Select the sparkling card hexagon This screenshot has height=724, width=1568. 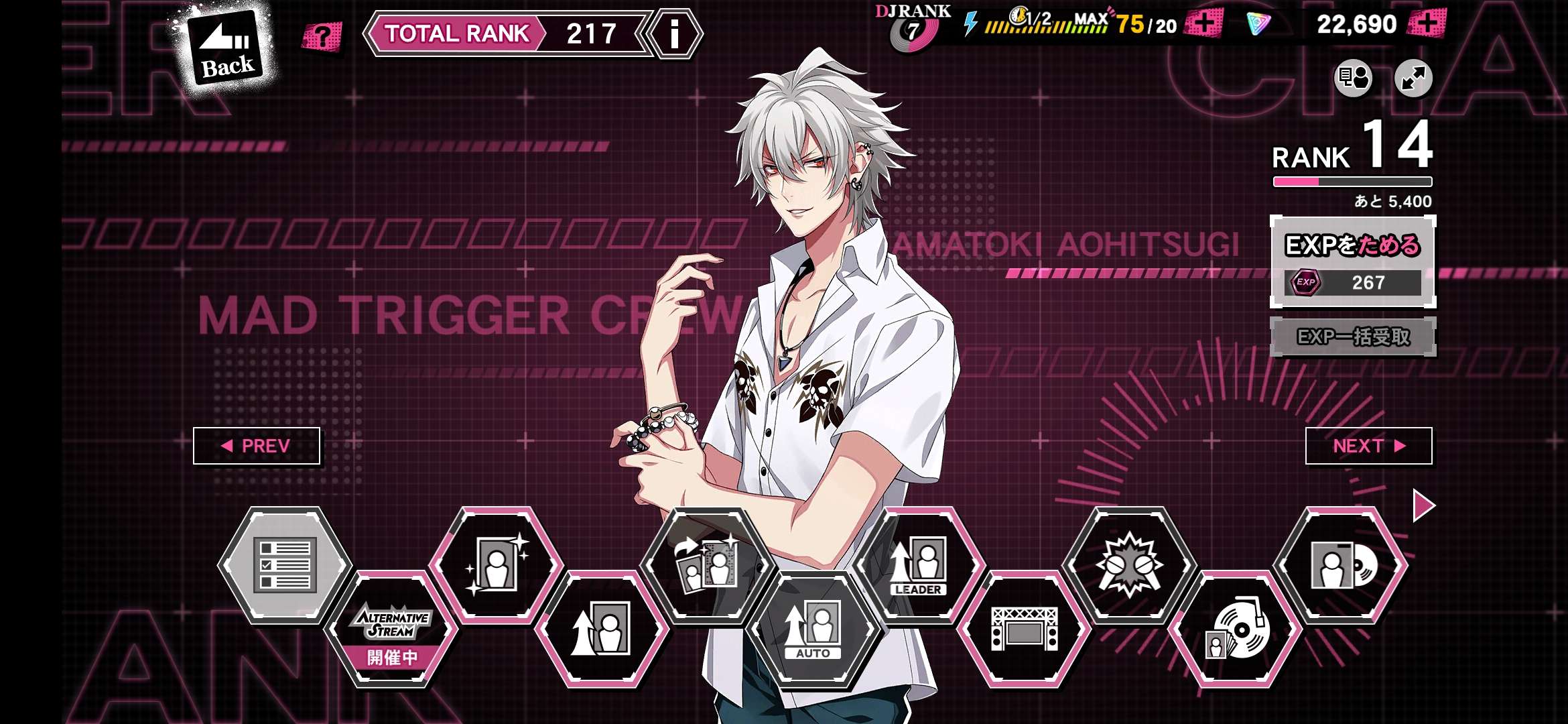click(497, 565)
